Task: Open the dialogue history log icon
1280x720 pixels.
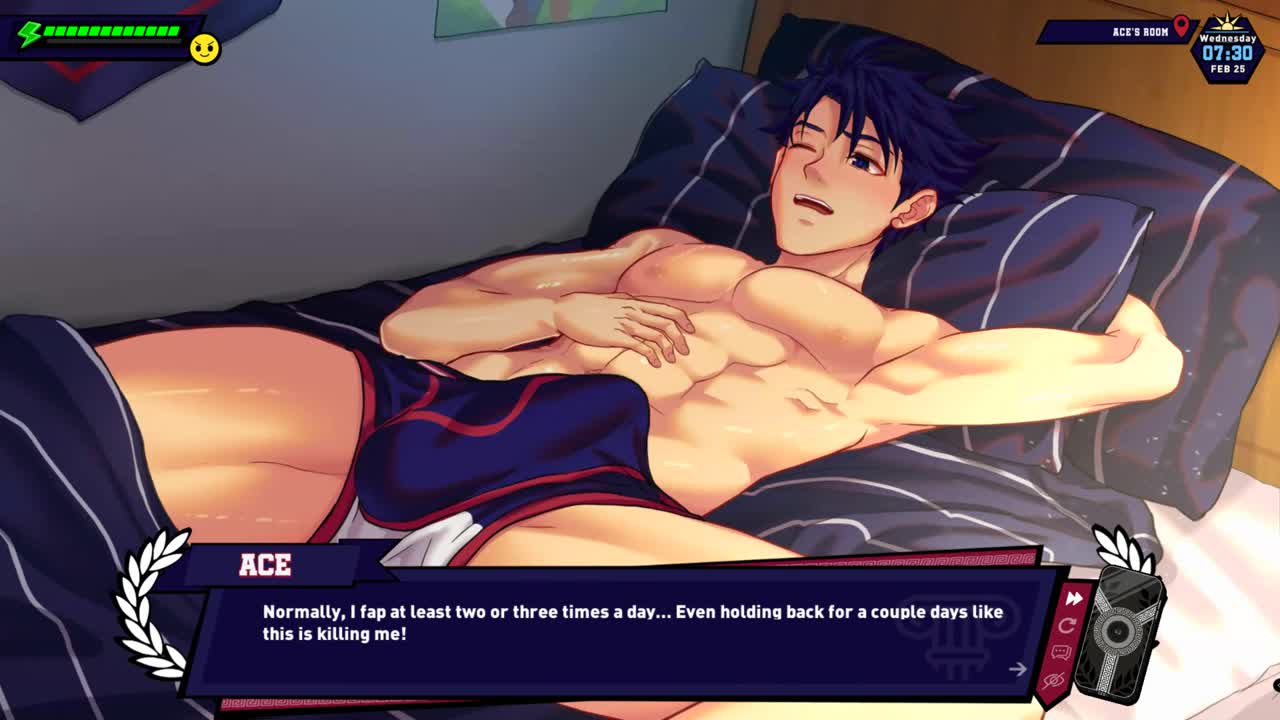Action: [x=1061, y=653]
